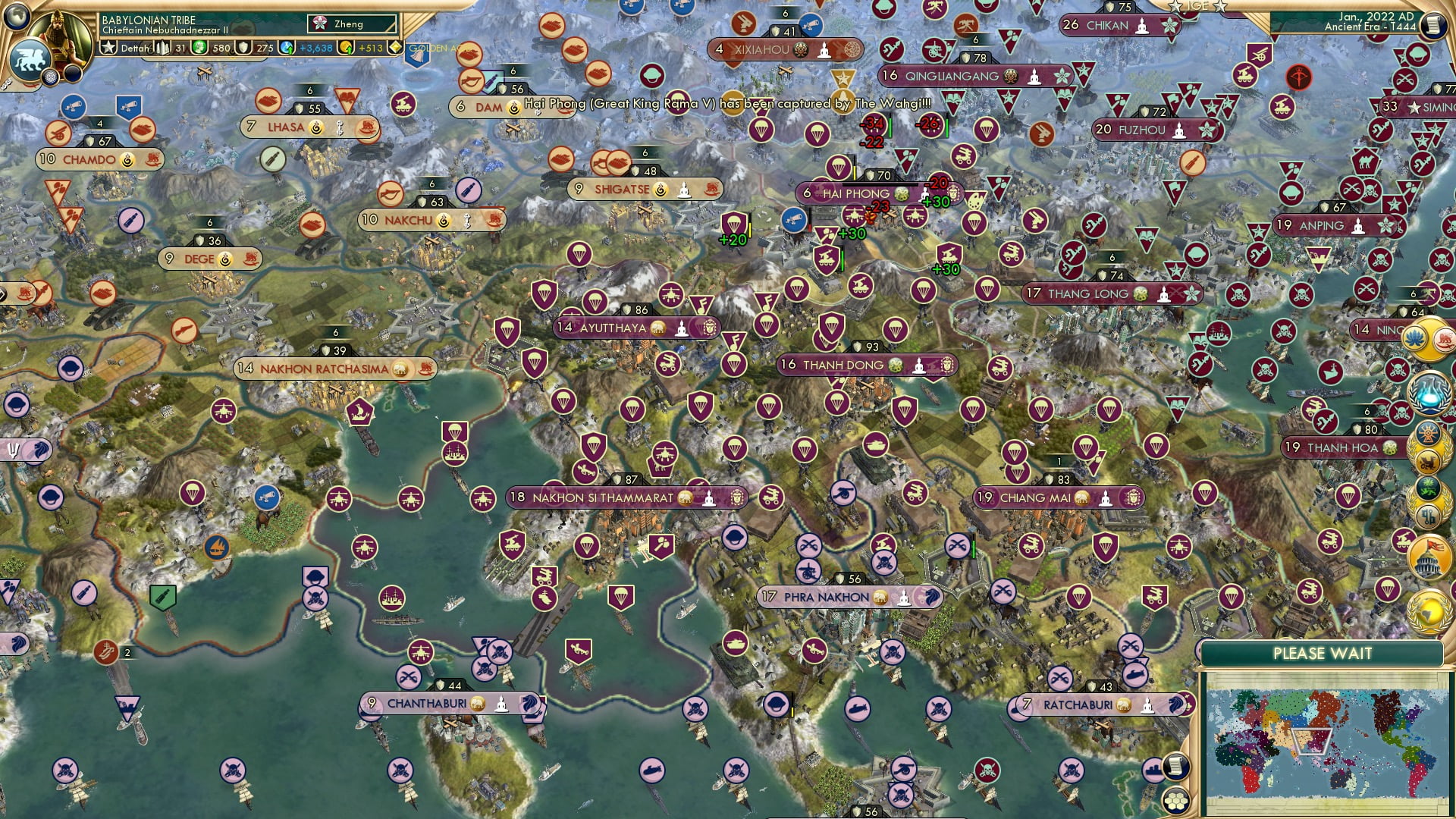Select the submarine unit icon near Ratchaburi

pos(1136,675)
